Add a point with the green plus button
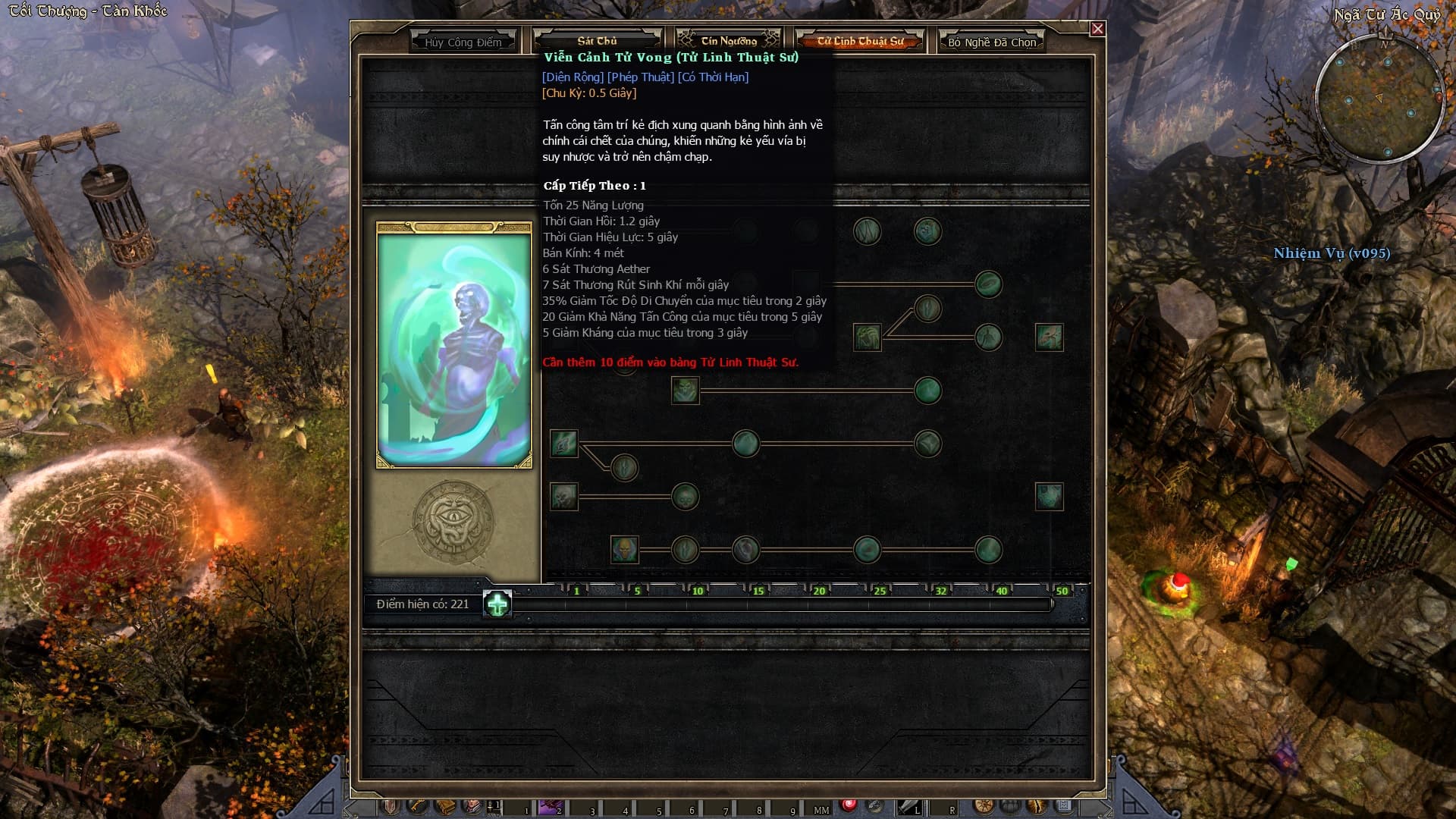1456x819 pixels. pos(497,604)
